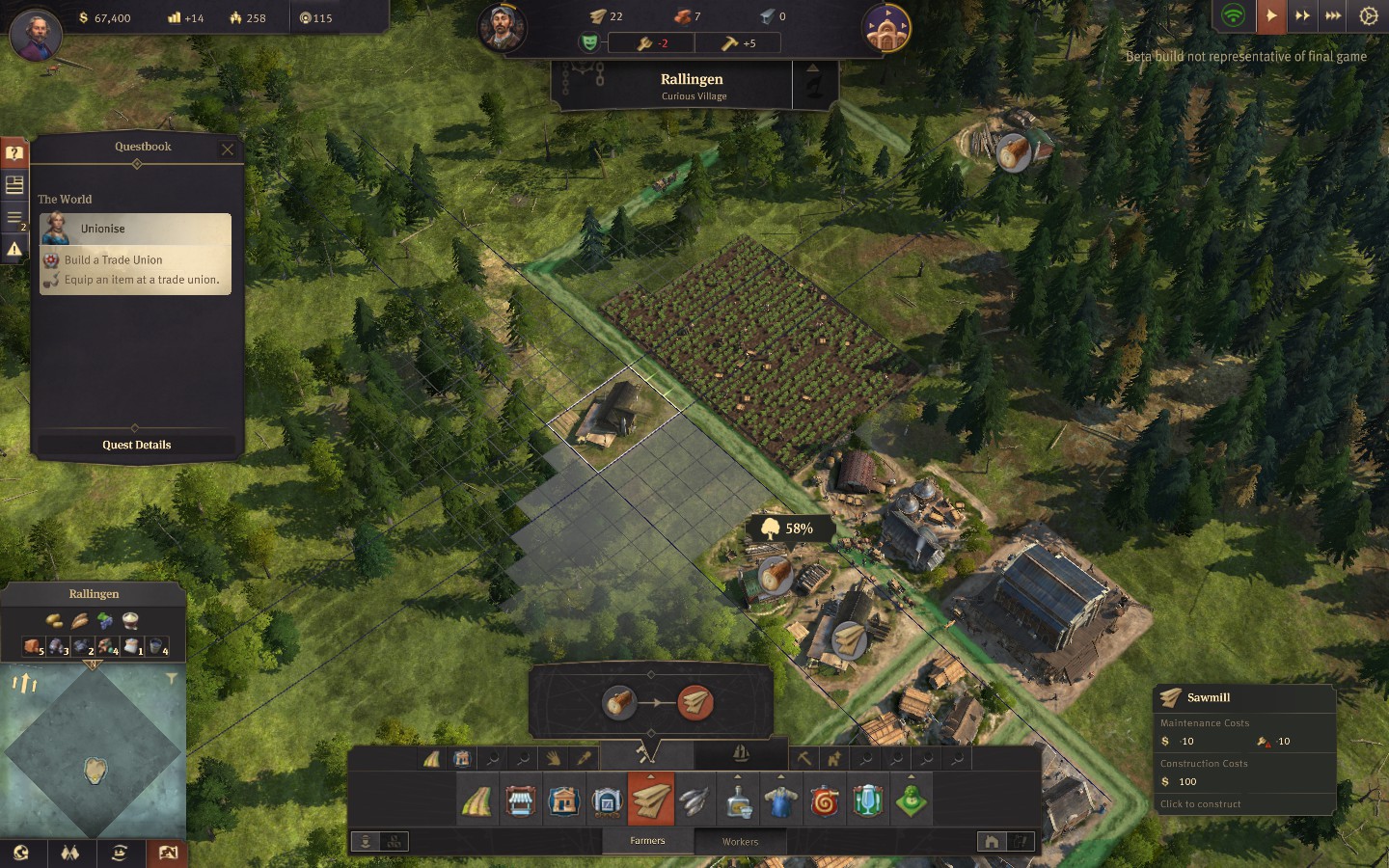Viewport: 1389px width, 868px height.
Task: Close the Questbook panel
Action: (x=228, y=149)
